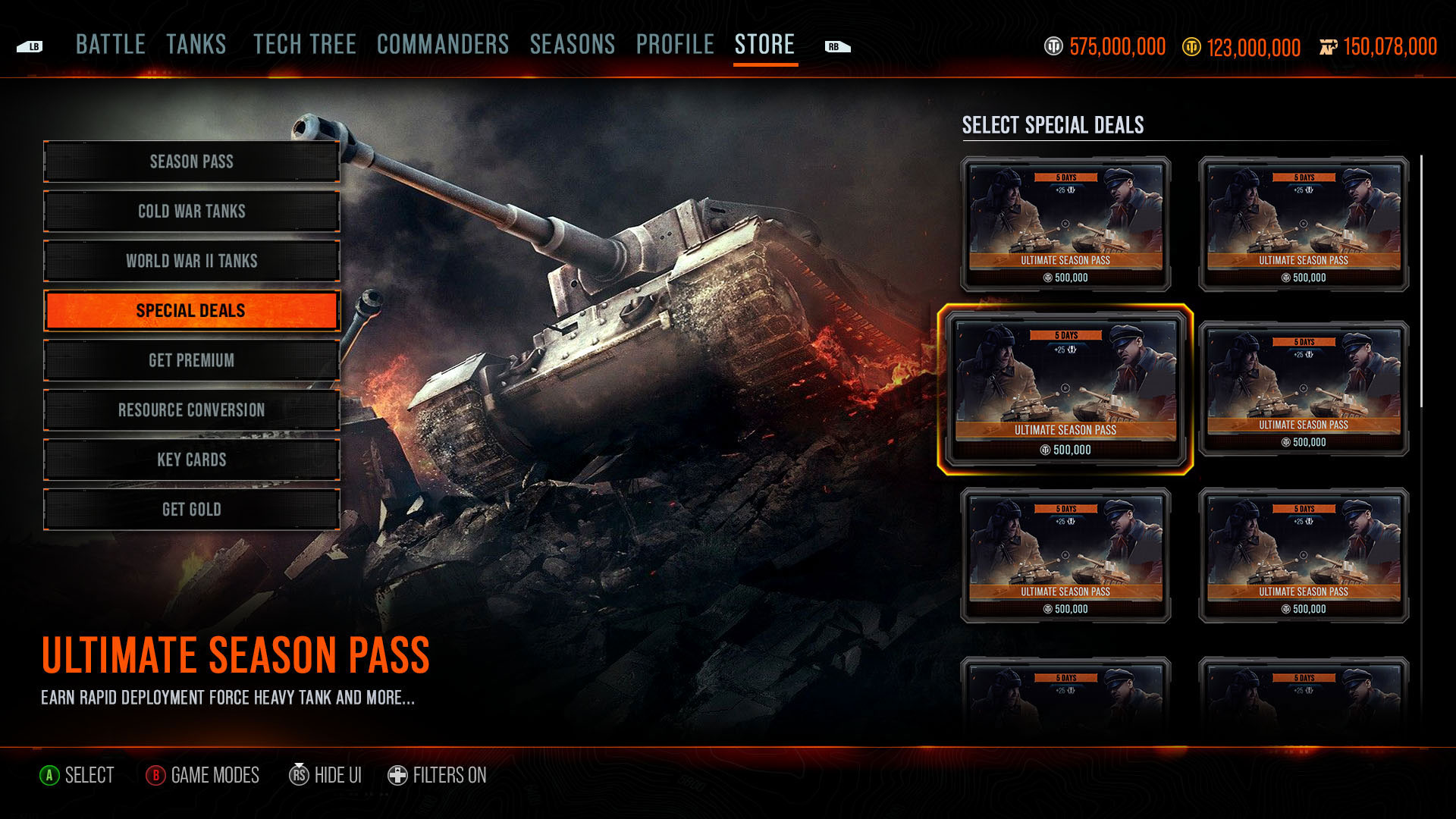1456x819 pixels.
Task: Select the World War II Tanks category
Action: (192, 261)
